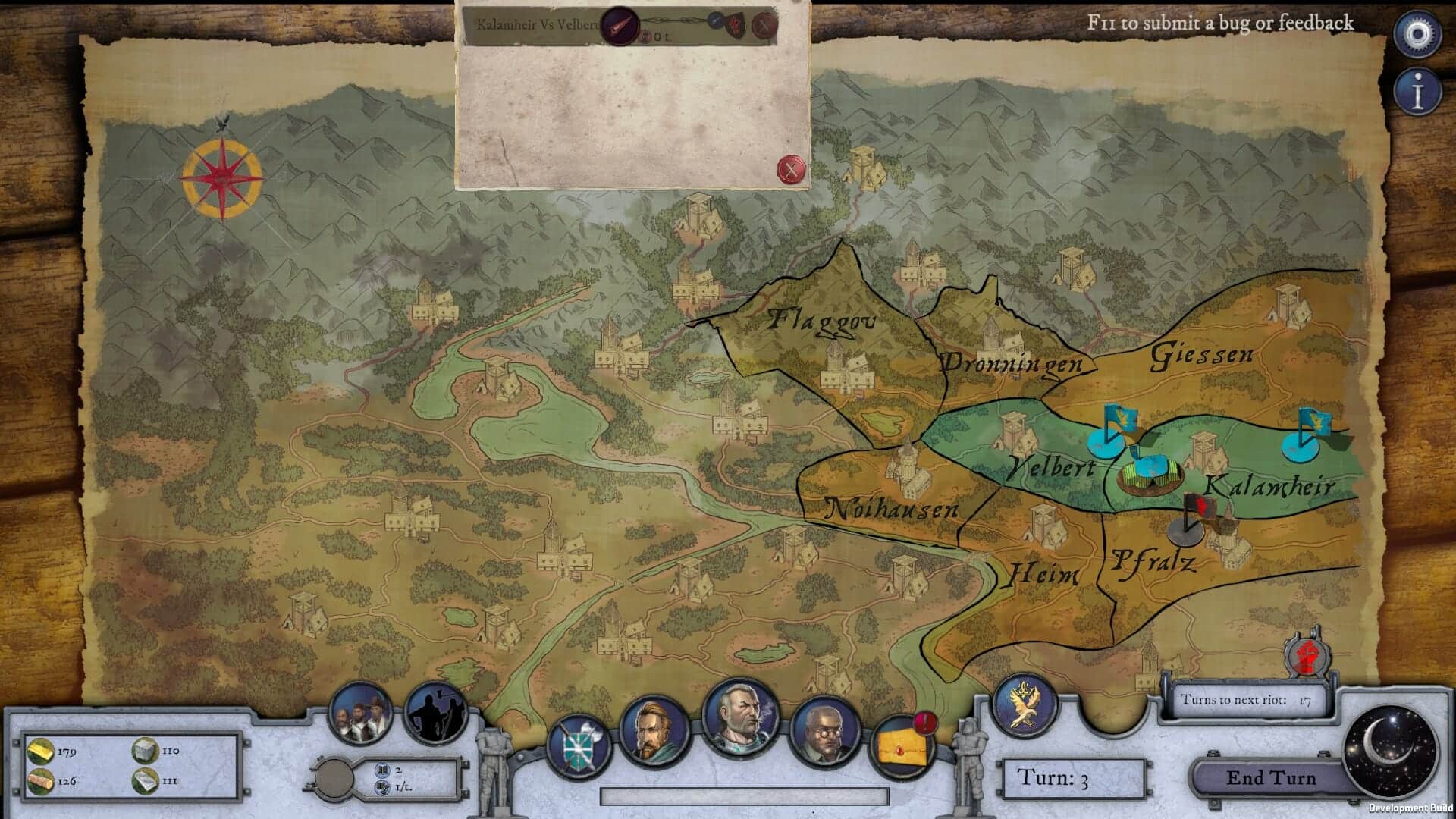End the current turn
The image size is (1456, 819).
[x=1271, y=778]
